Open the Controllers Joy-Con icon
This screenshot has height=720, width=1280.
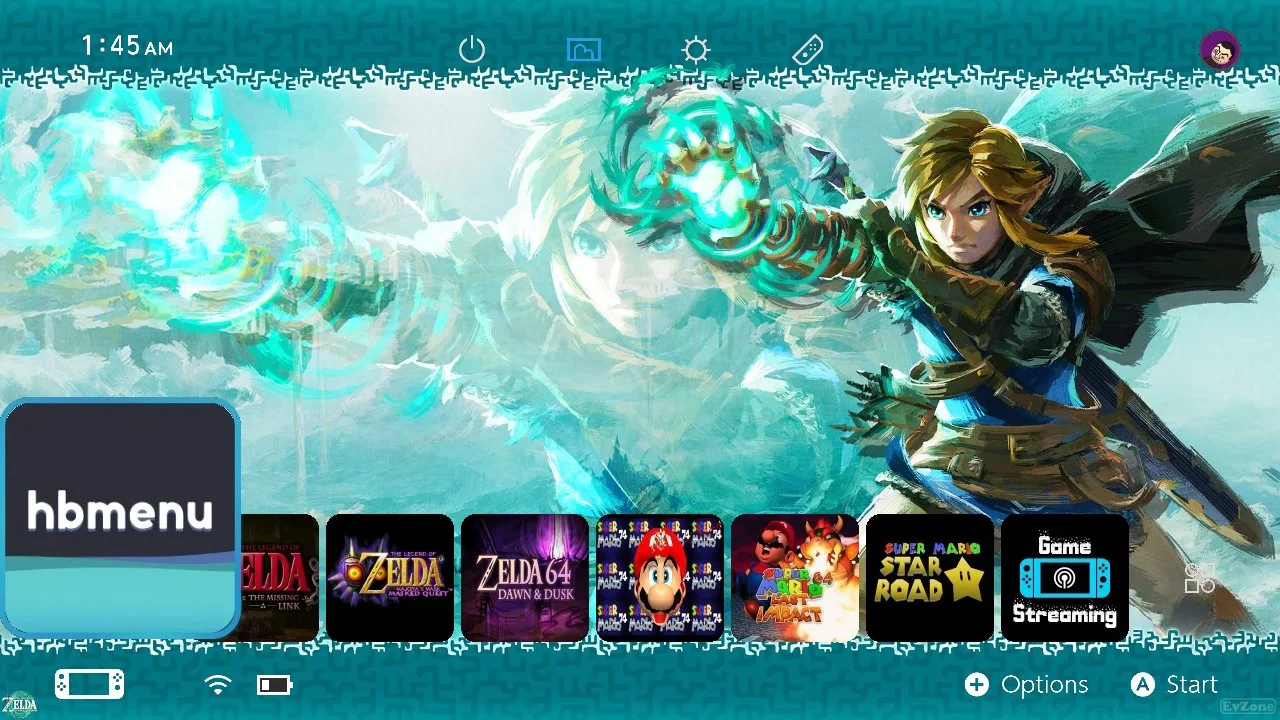(806, 49)
